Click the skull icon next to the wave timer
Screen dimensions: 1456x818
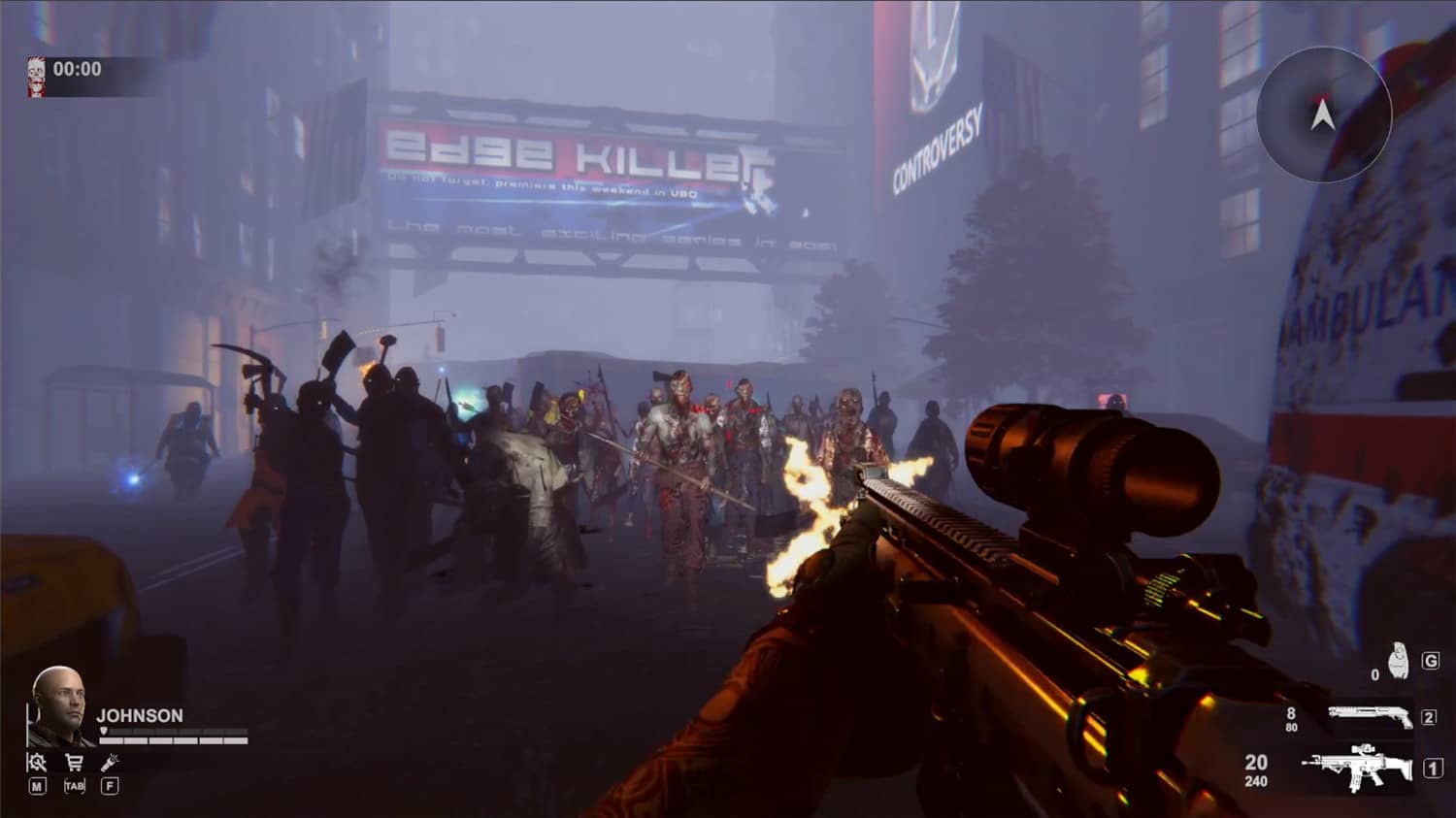(36, 69)
